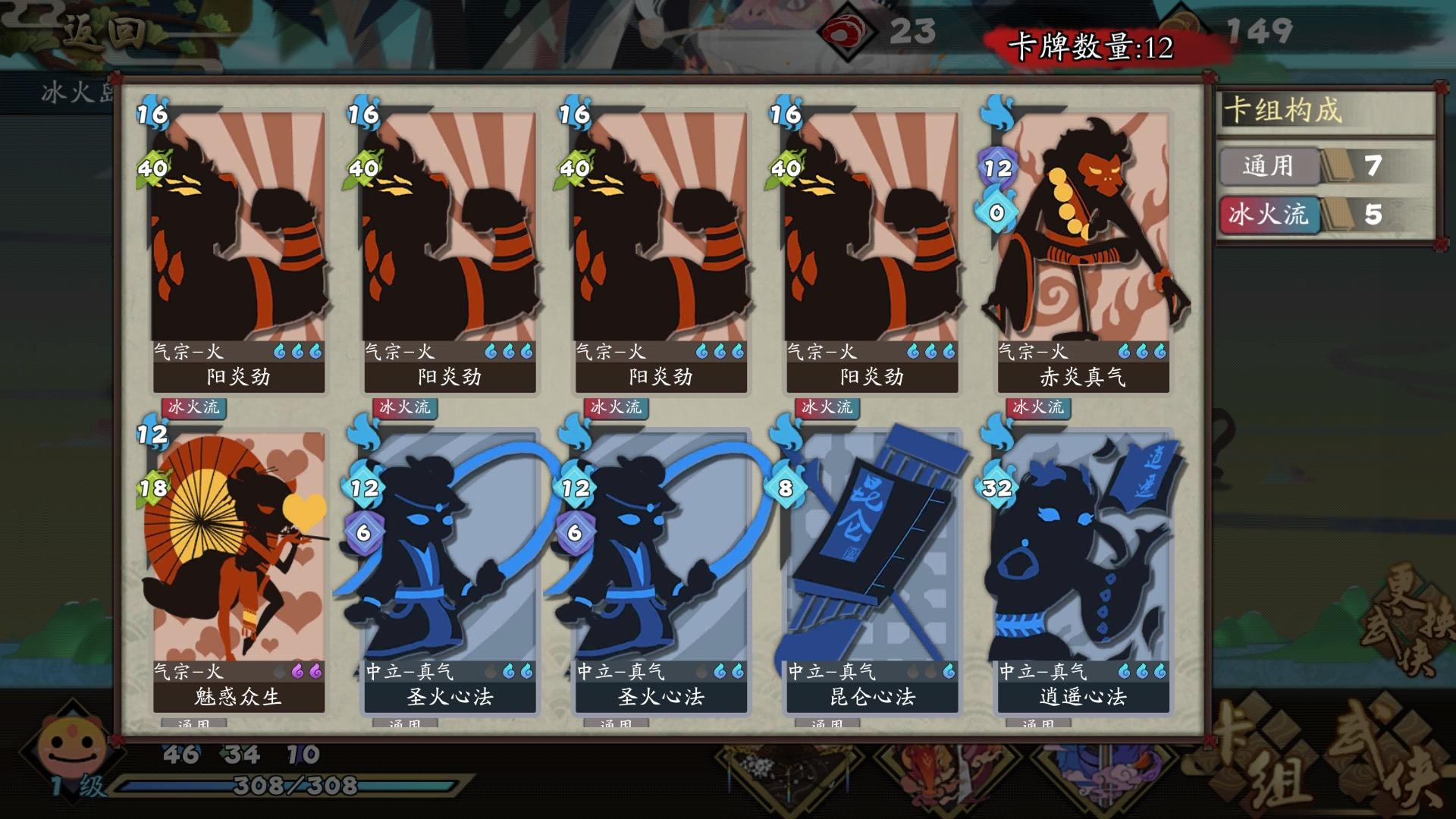The height and width of the screenshot is (819, 1456).
Task: Toggle the 冰火流 tag above the 魅惑众生 card
Action: click(x=193, y=408)
